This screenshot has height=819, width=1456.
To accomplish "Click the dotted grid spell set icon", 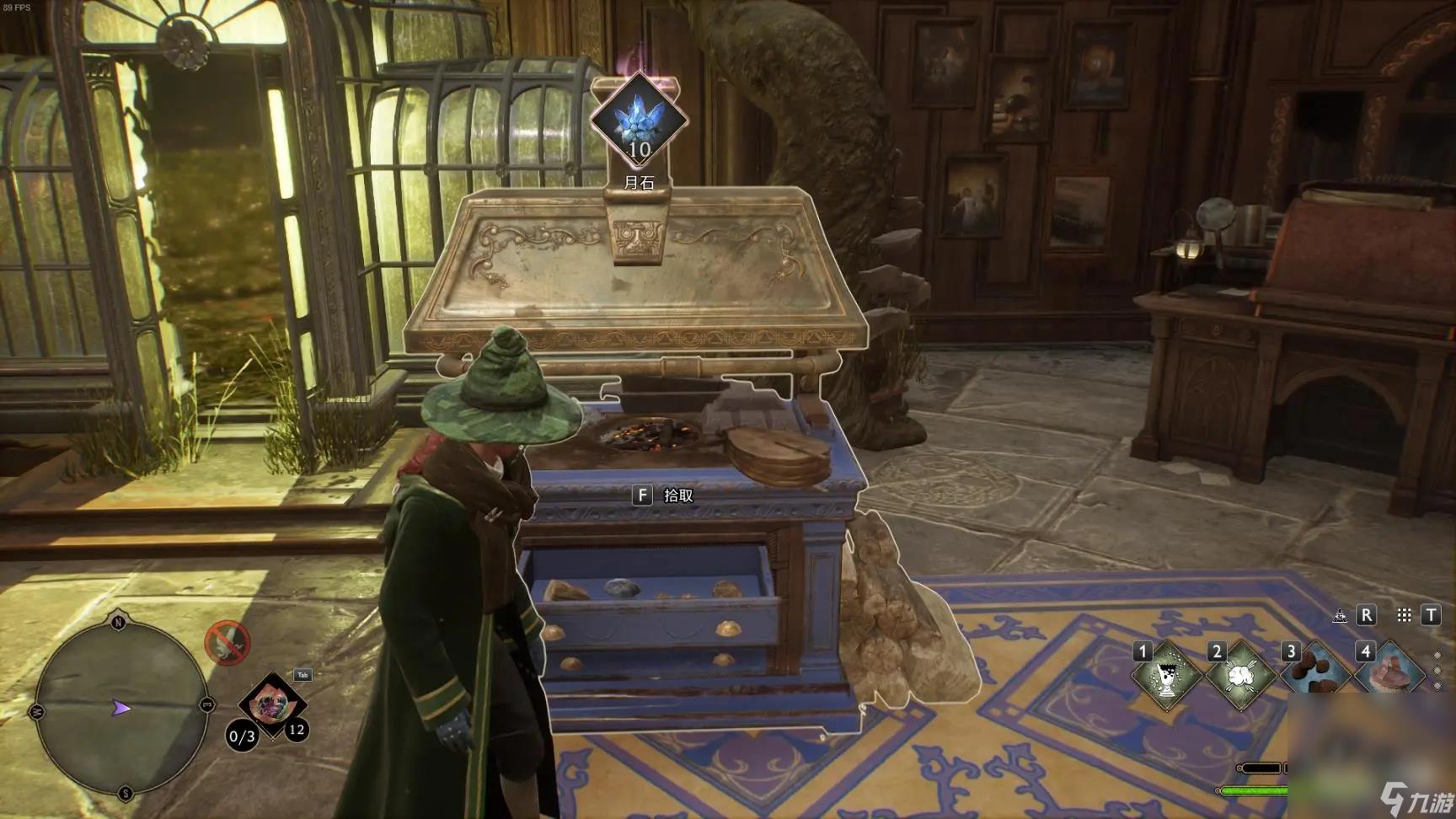I will click(x=1404, y=615).
